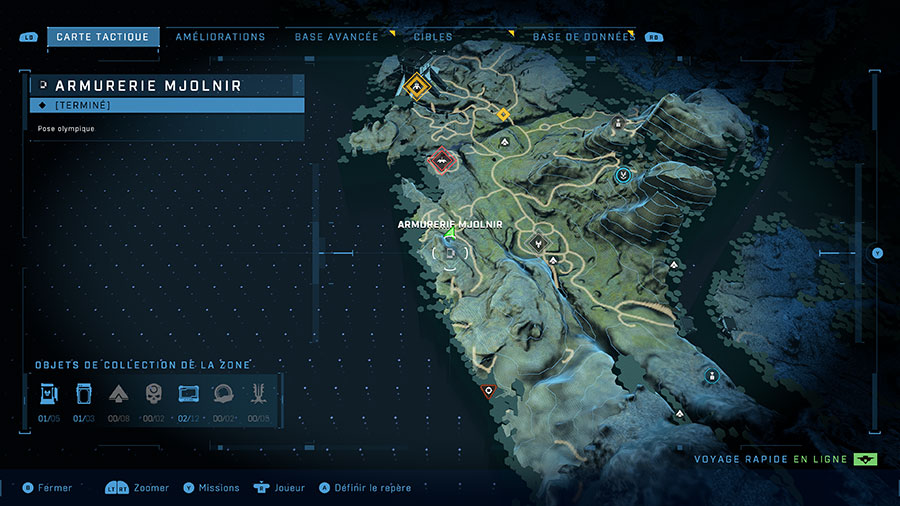The image size is (900, 506).
Task: Open the Base Avancée tab
Action: [x=337, y=37]
